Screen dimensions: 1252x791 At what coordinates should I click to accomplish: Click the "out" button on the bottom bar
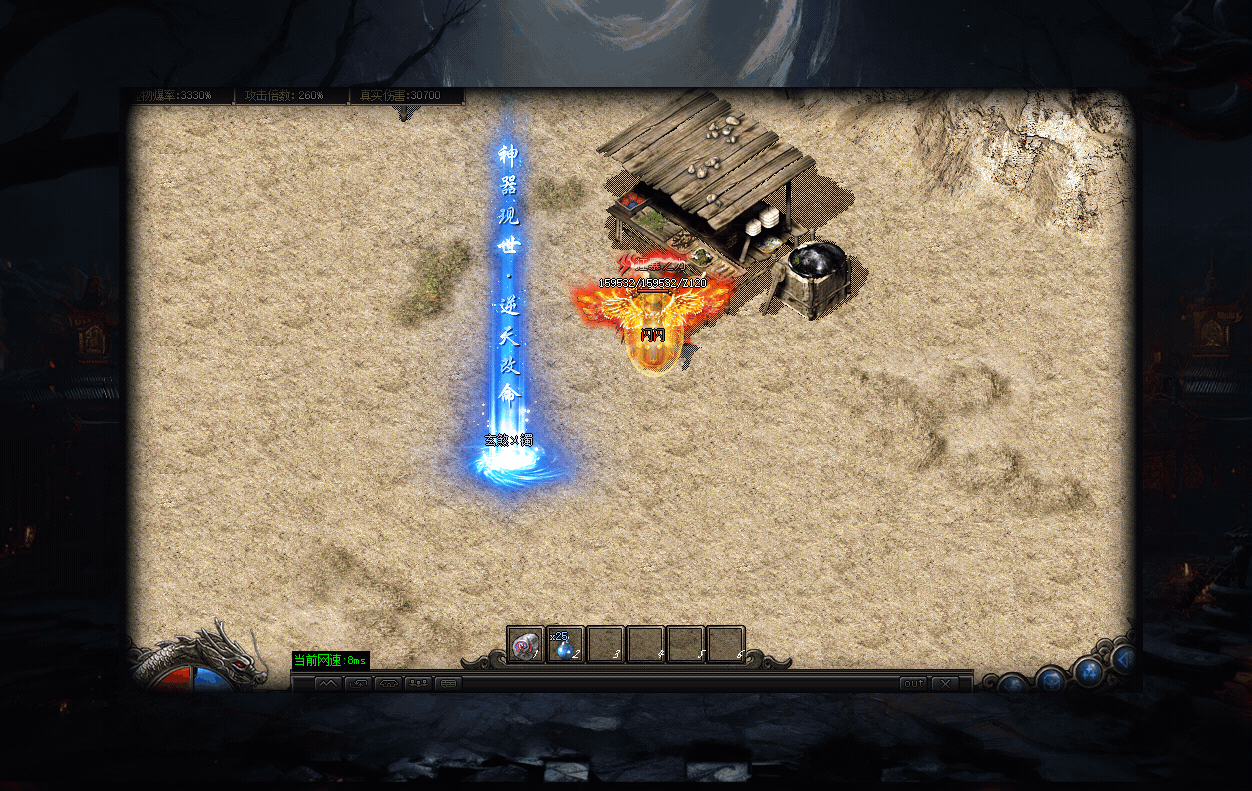click(913, 684)
